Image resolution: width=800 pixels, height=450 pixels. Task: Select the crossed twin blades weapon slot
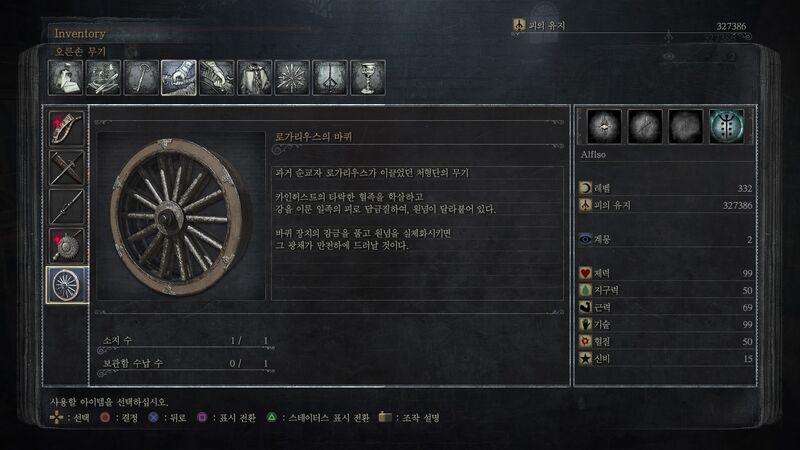click(68, 167)
